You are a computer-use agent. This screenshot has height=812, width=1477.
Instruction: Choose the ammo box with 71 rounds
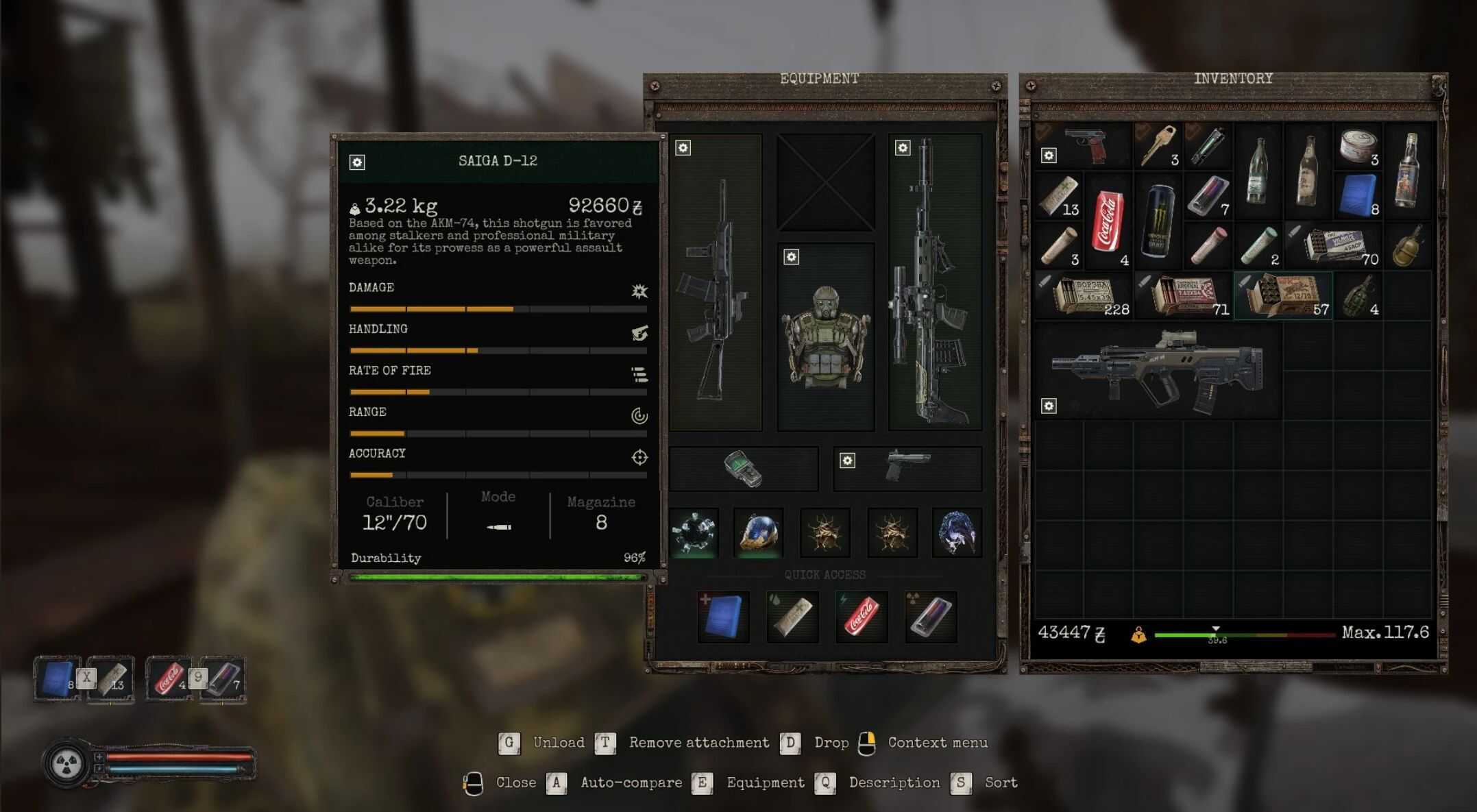point(1184,296)
